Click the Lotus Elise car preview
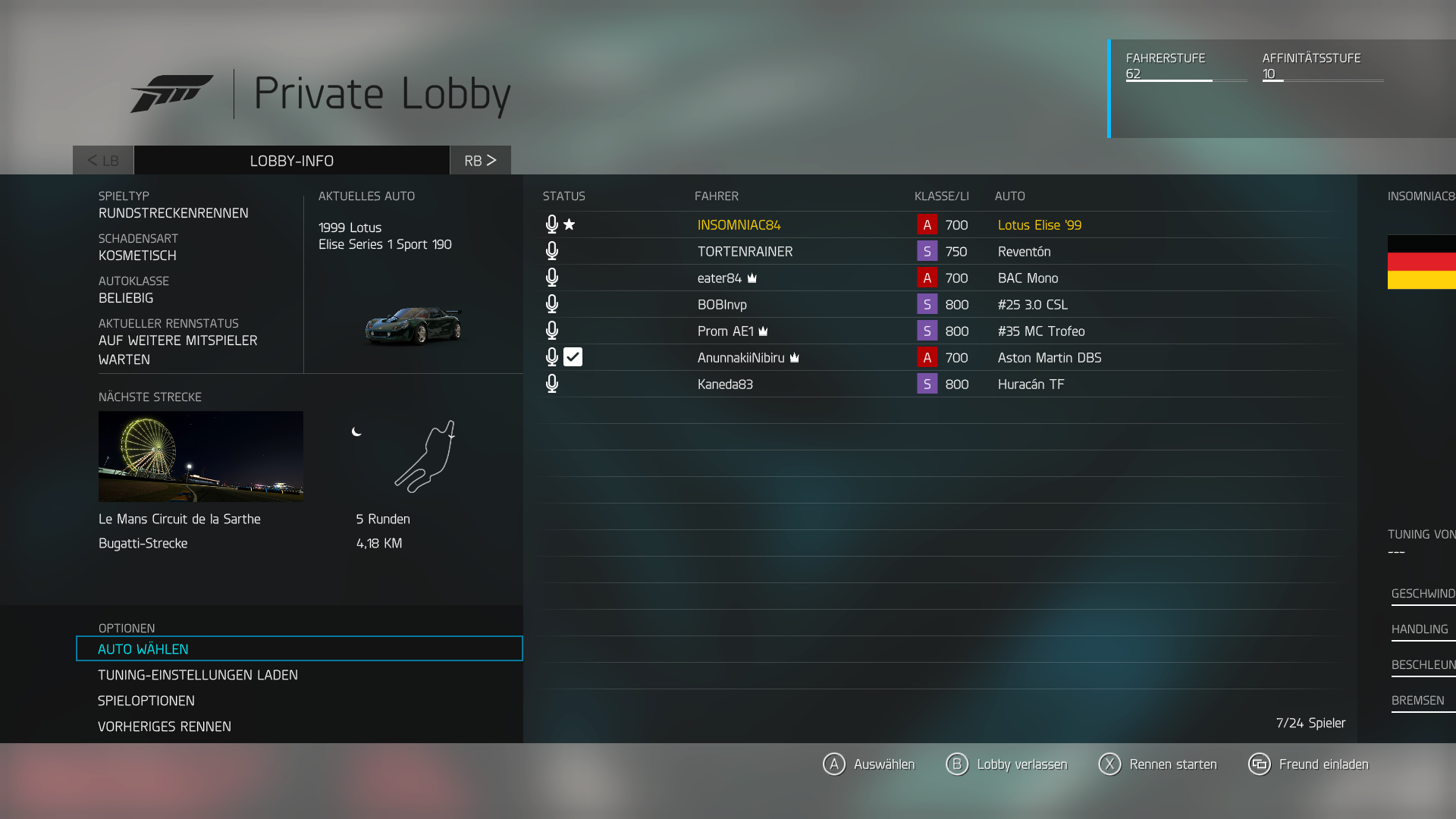The width and height of the screenshot is (1456, 819). (413, 326)
